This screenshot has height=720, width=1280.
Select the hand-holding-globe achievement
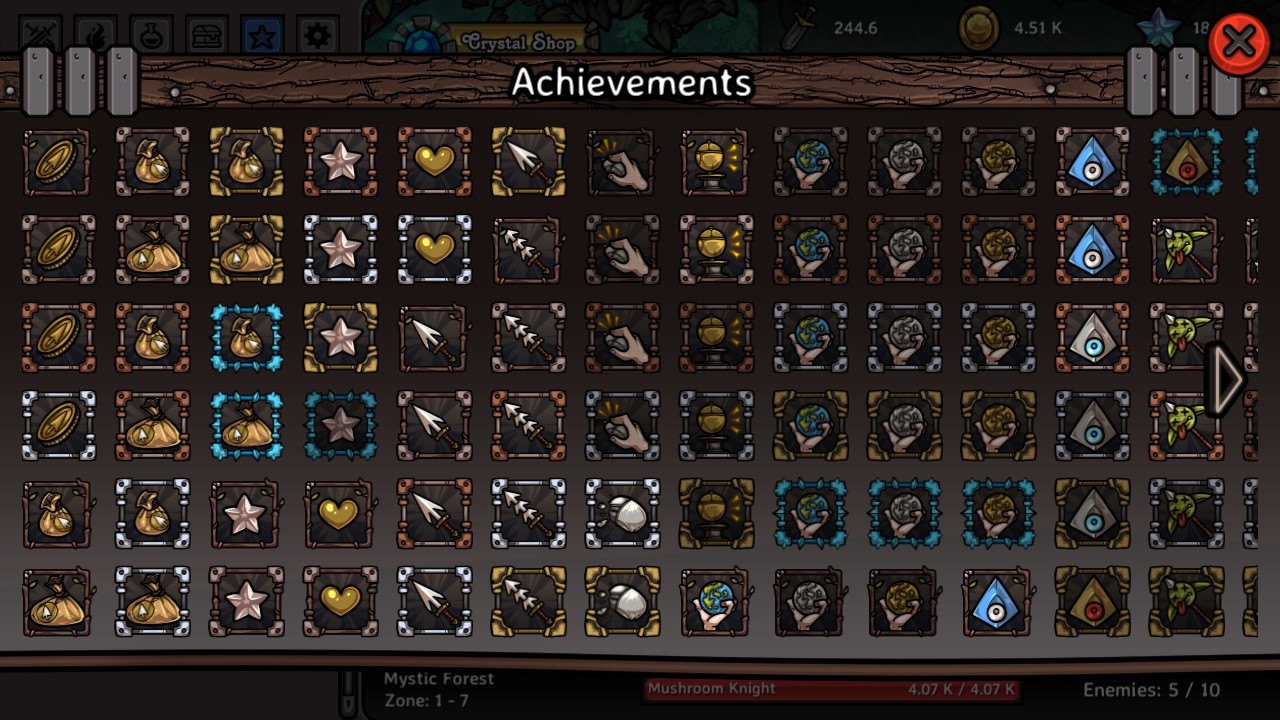tap(810, 162)
